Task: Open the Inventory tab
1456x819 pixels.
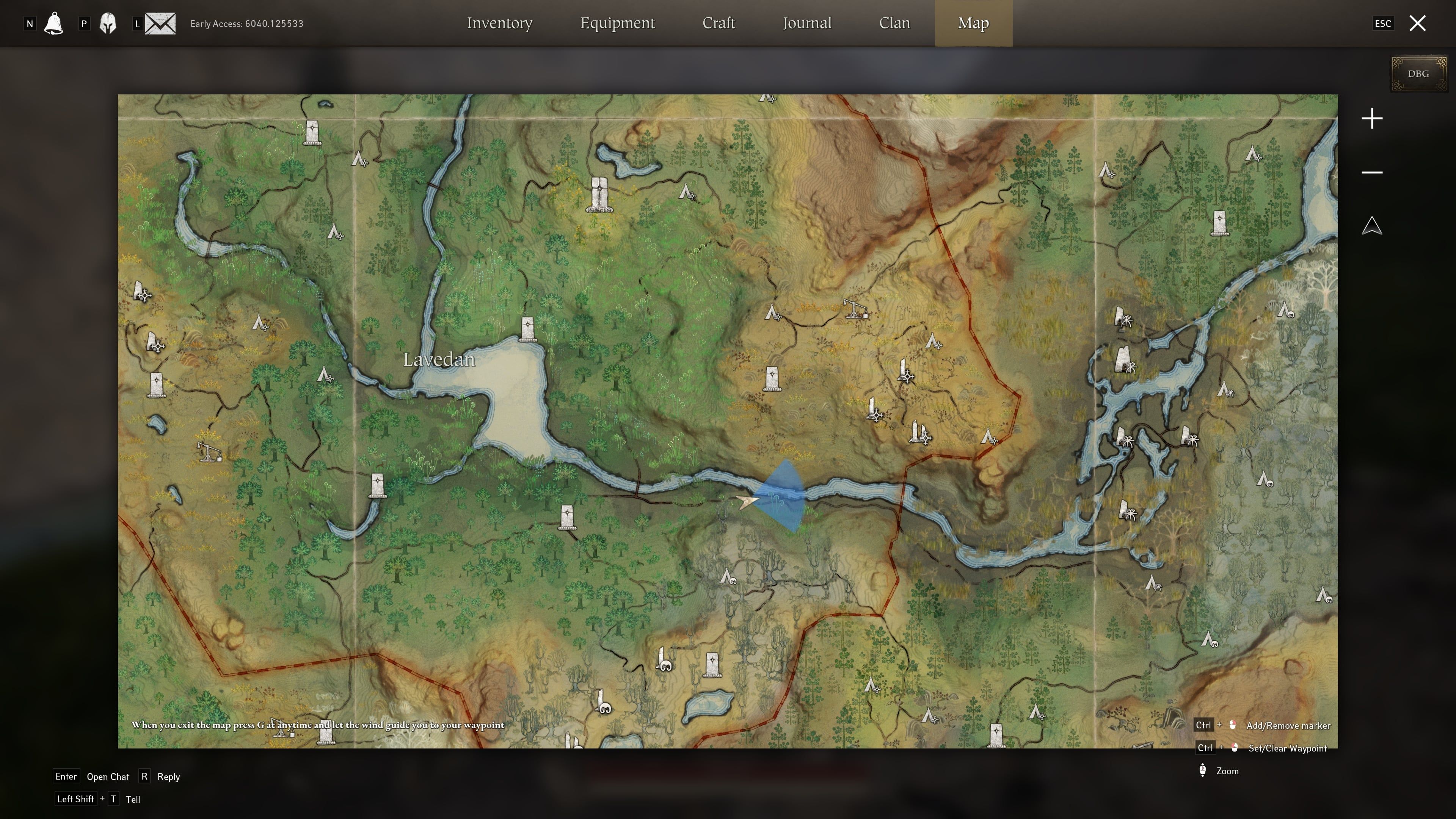Action: pyautogui.click(x=499, y=23)
